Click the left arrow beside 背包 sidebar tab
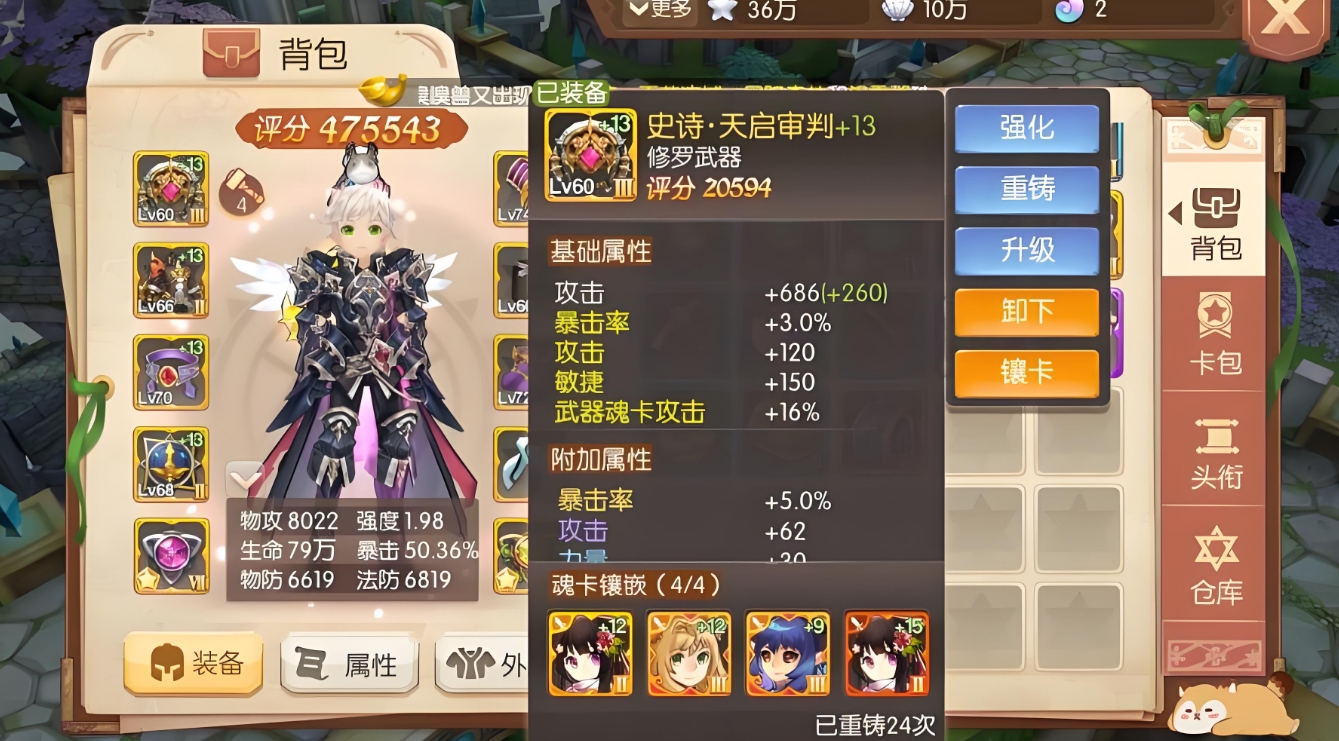 (x=1175, y=212)
